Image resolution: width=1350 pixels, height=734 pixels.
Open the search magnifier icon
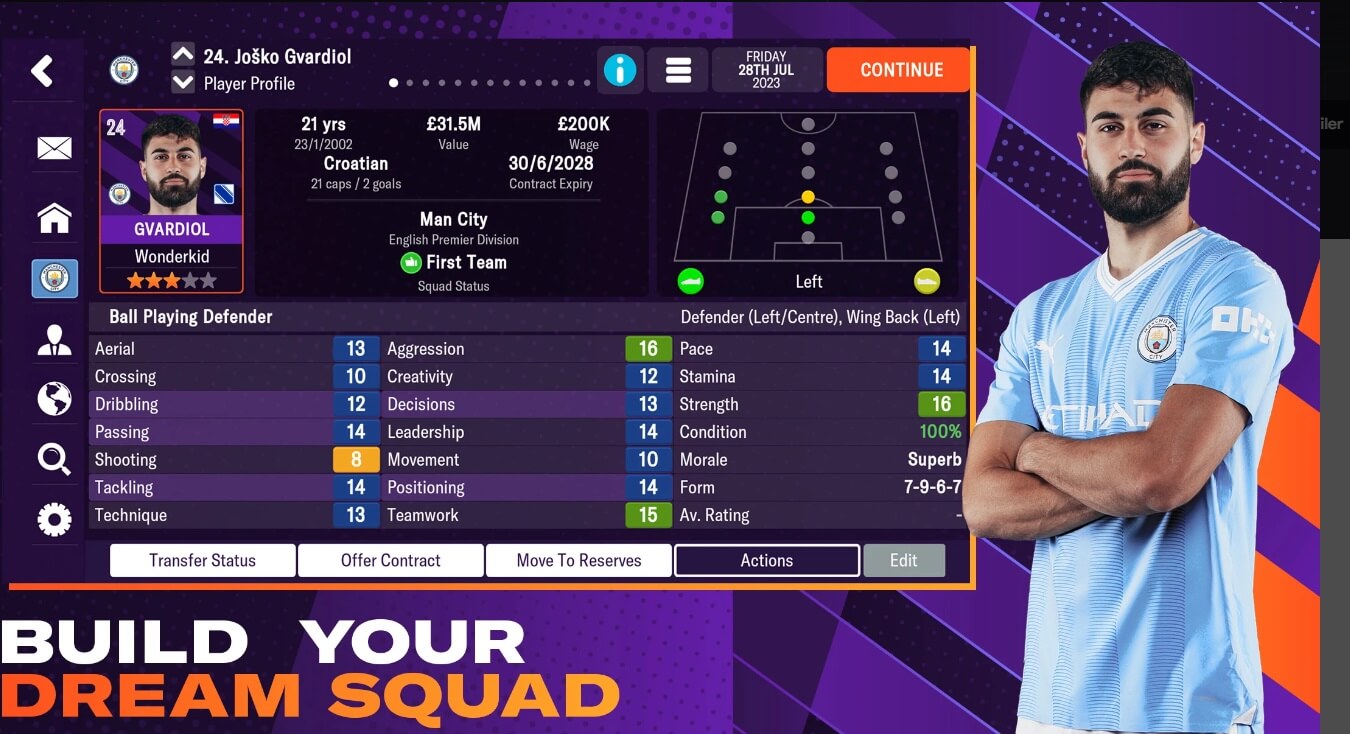tap(53, 457)
